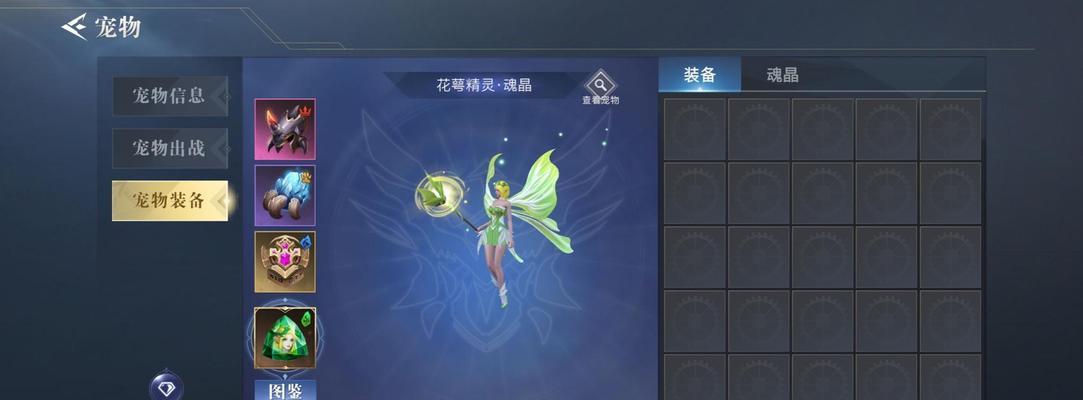The height and width of the screenshot is (400, 1083).
Task: Go back using the 宠物 arrow
Action: pos(75,26)
